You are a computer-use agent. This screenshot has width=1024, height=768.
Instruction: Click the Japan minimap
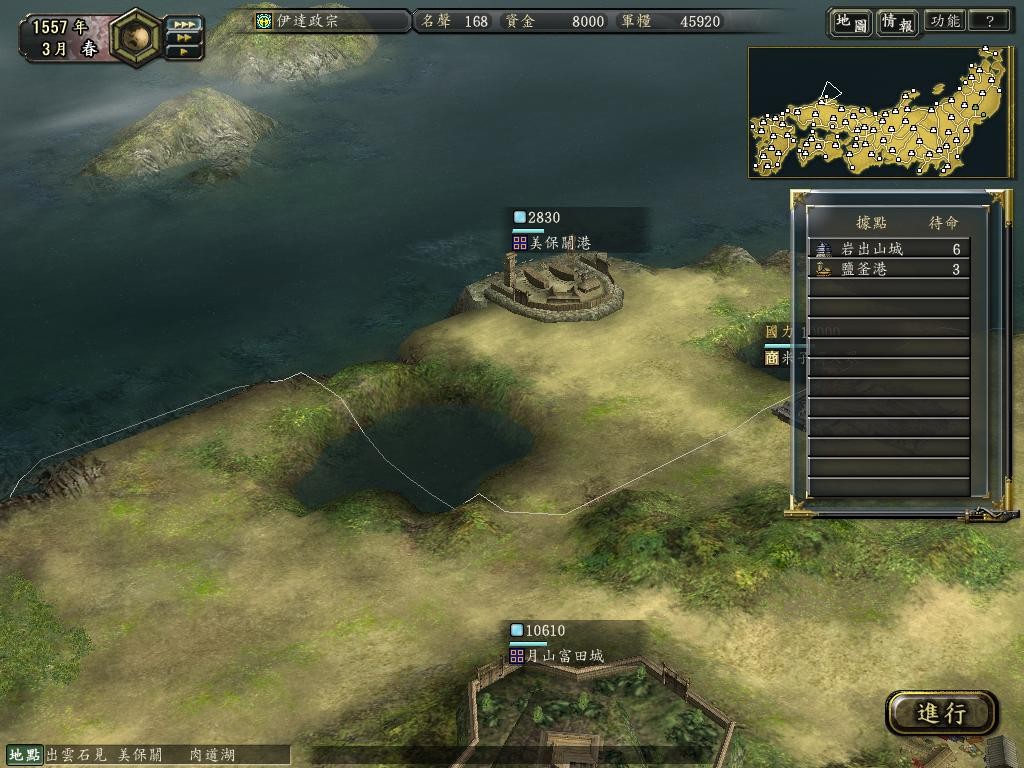pos(880,112)
